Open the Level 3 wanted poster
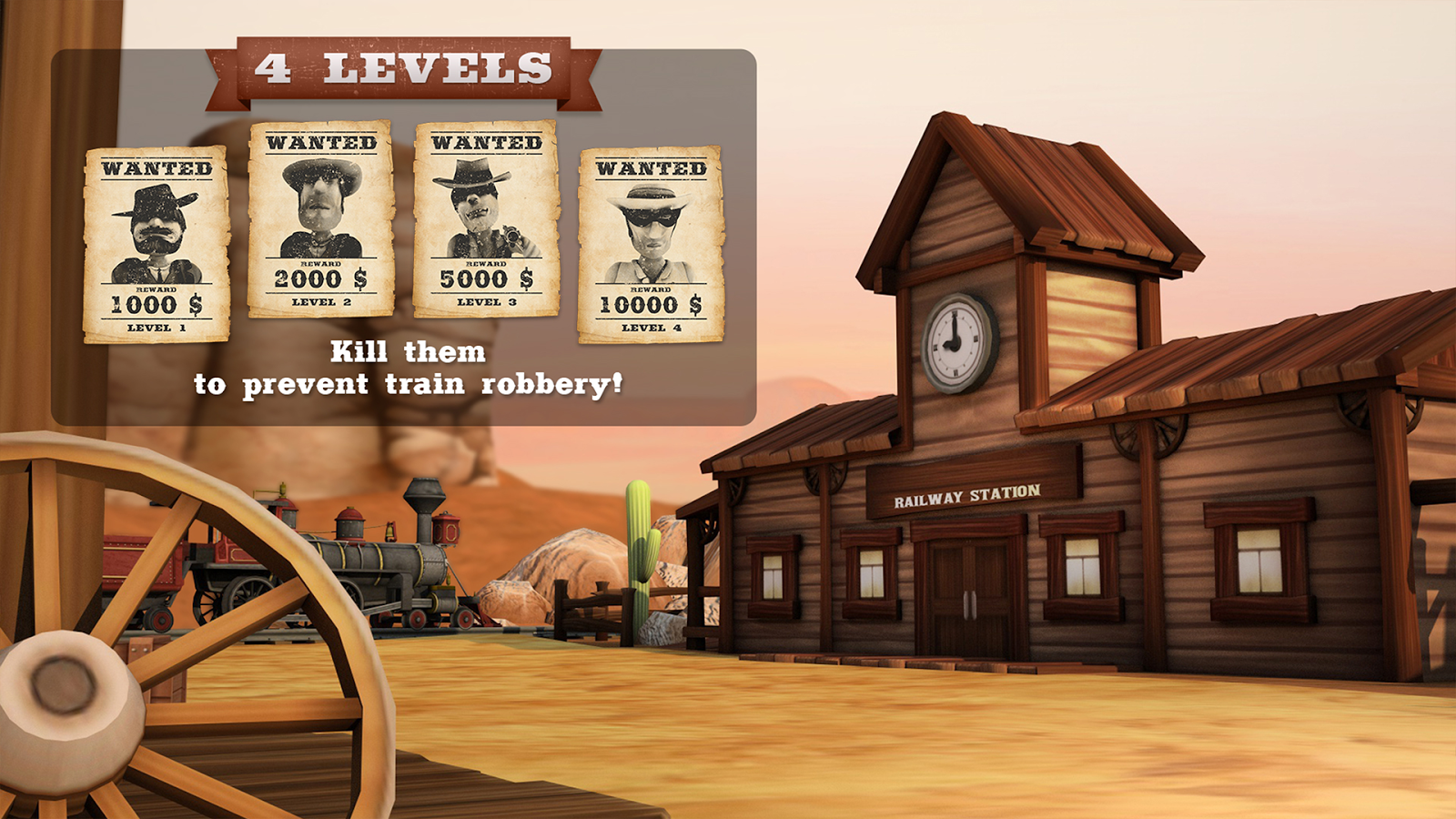Image resolution: width=1456 pixels, height=819 pixels. pyautogui.click(x=486, y=219)
